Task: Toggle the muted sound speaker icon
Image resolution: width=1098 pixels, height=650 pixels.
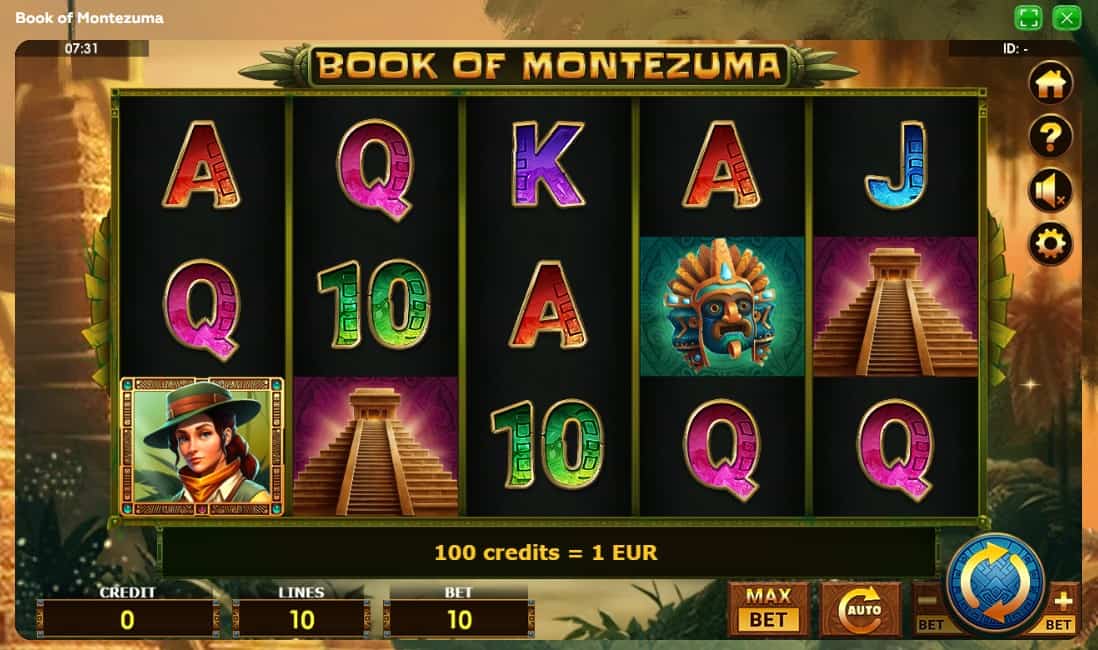Action: pos(1050,190)
